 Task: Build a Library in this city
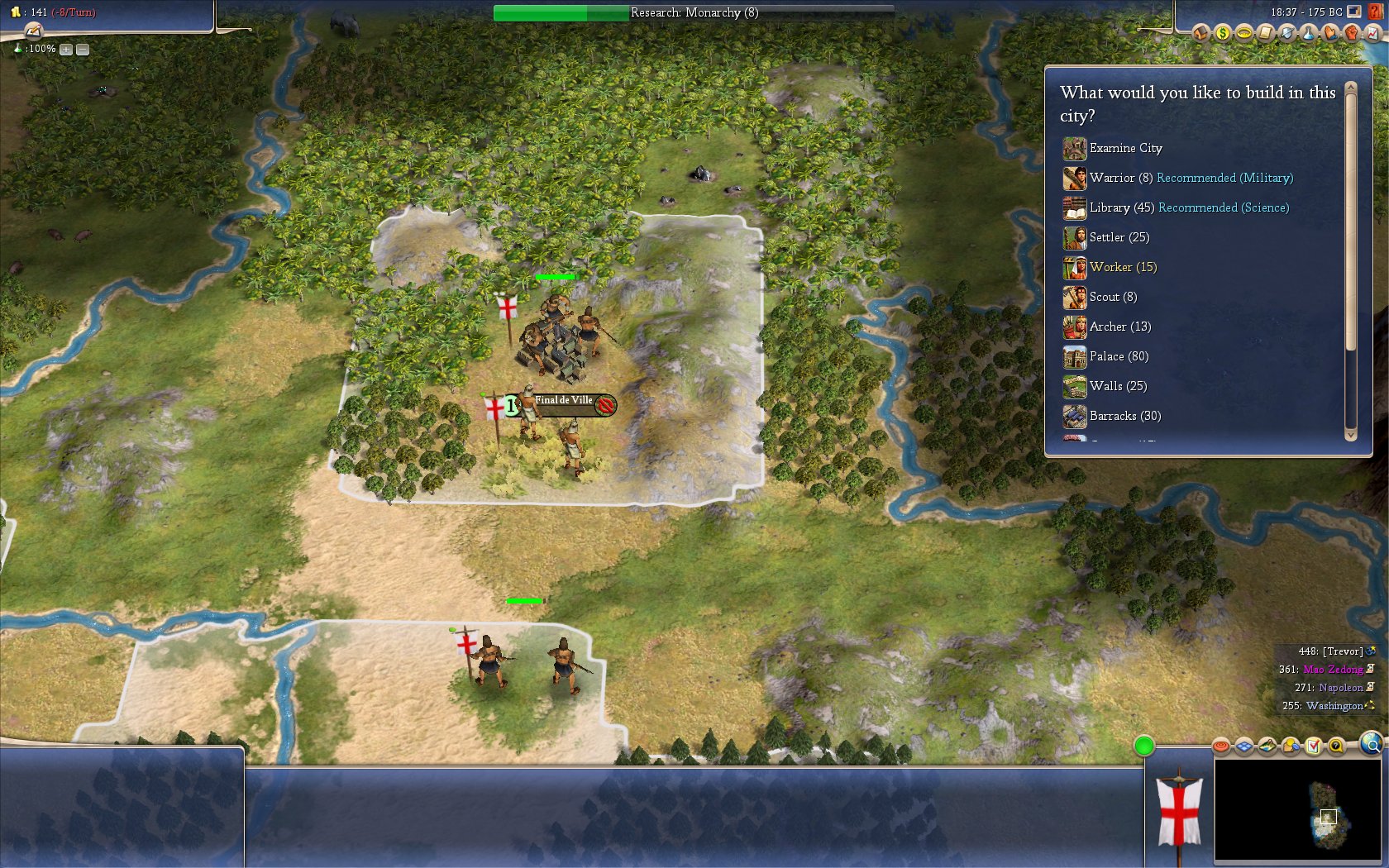click(x=1109, y=208)
